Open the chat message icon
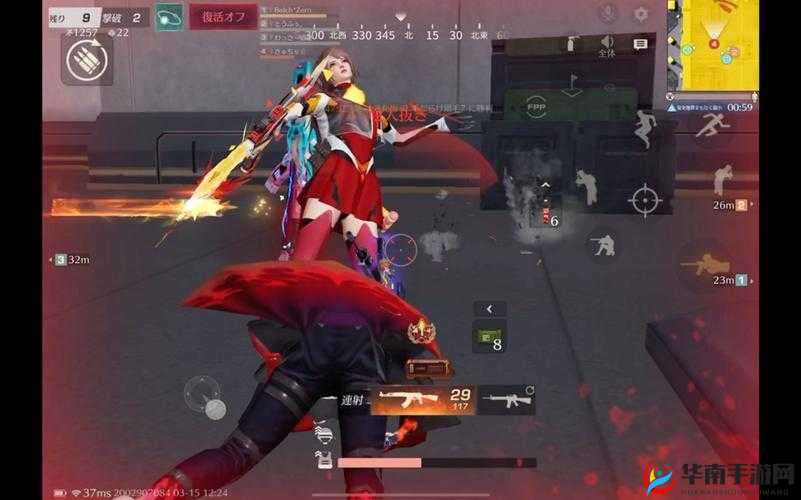Screen dimensions: 801x500 click(x=642, y=44)
